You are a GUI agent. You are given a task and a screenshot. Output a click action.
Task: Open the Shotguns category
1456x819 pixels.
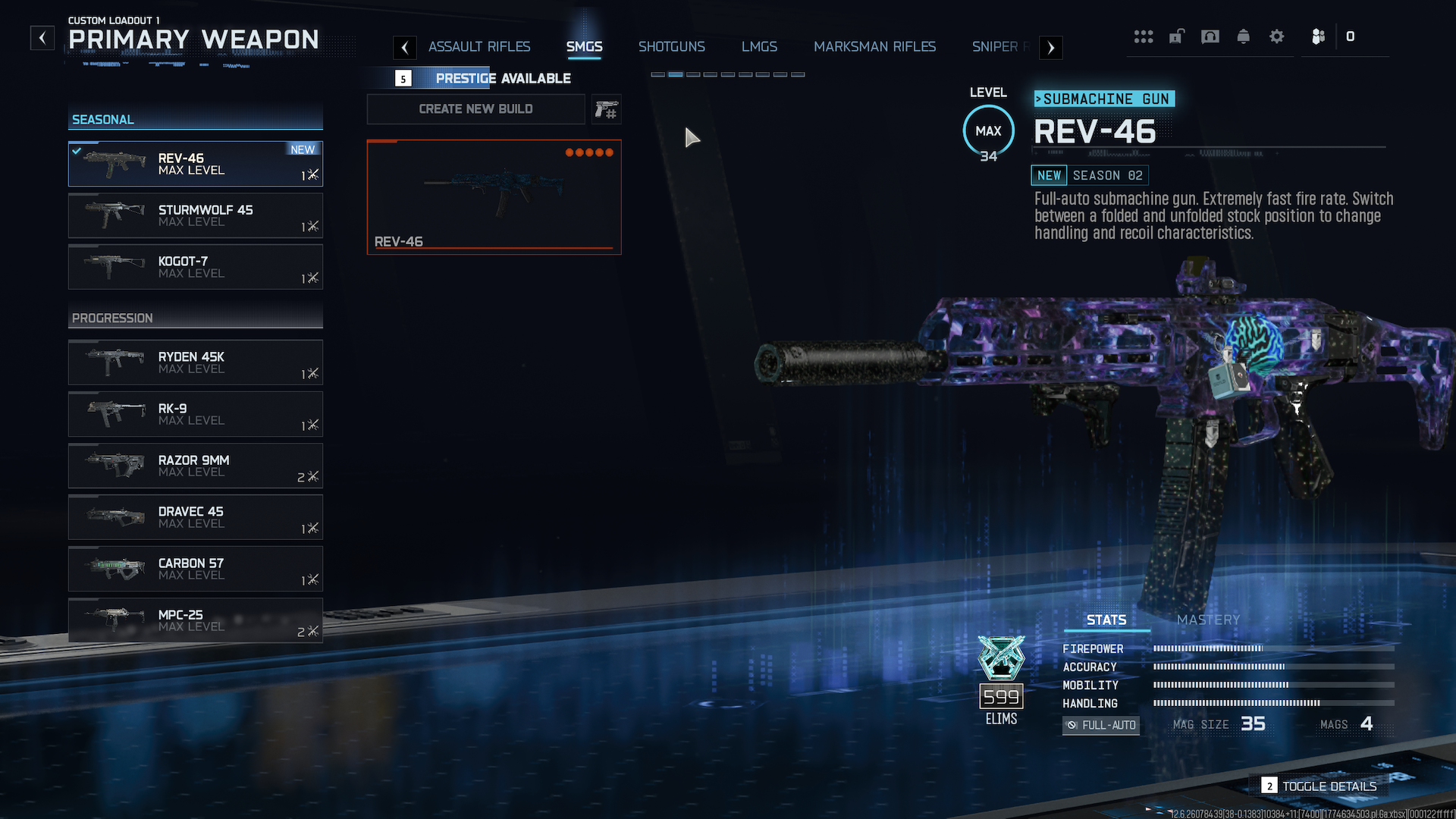[671, 47]
